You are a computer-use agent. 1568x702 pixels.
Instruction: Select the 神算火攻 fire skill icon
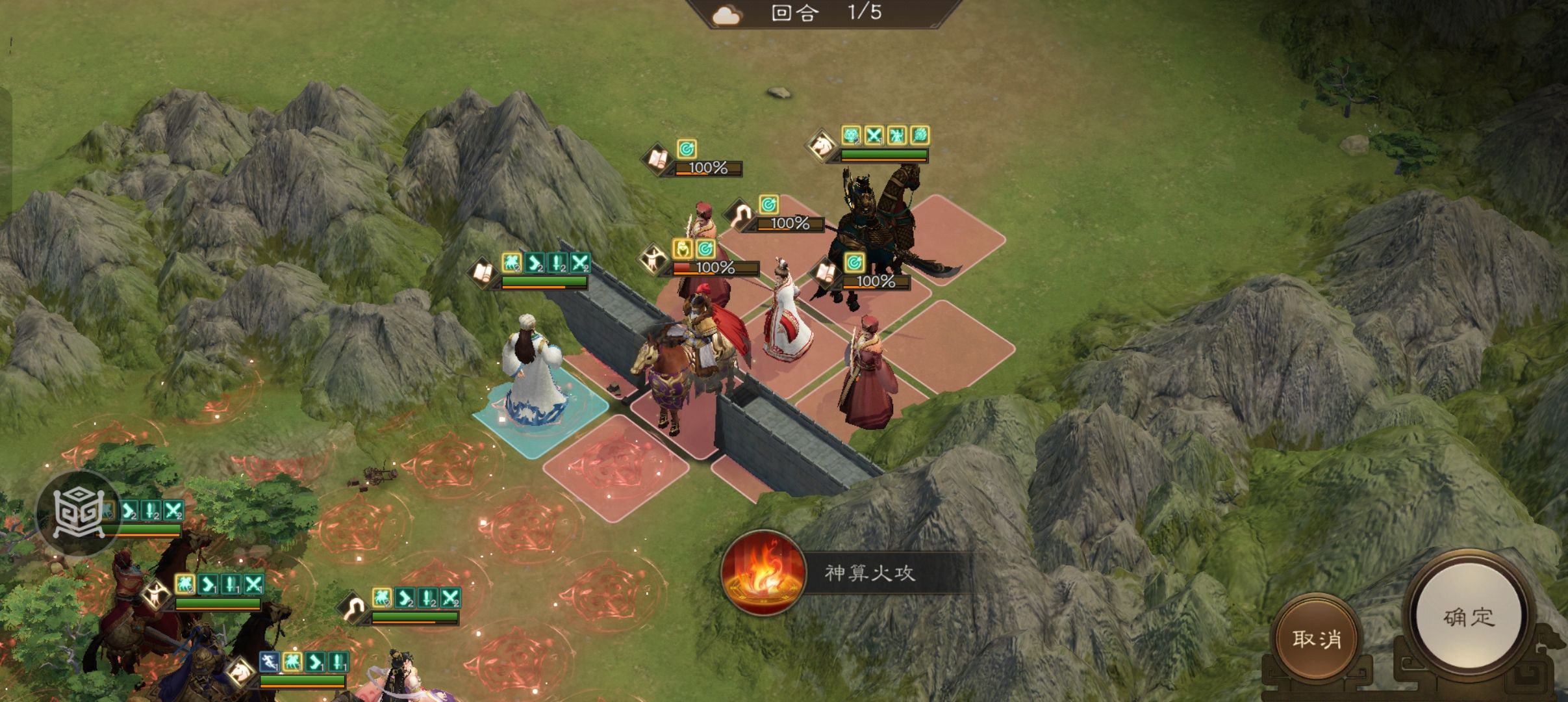coord(763,573)
